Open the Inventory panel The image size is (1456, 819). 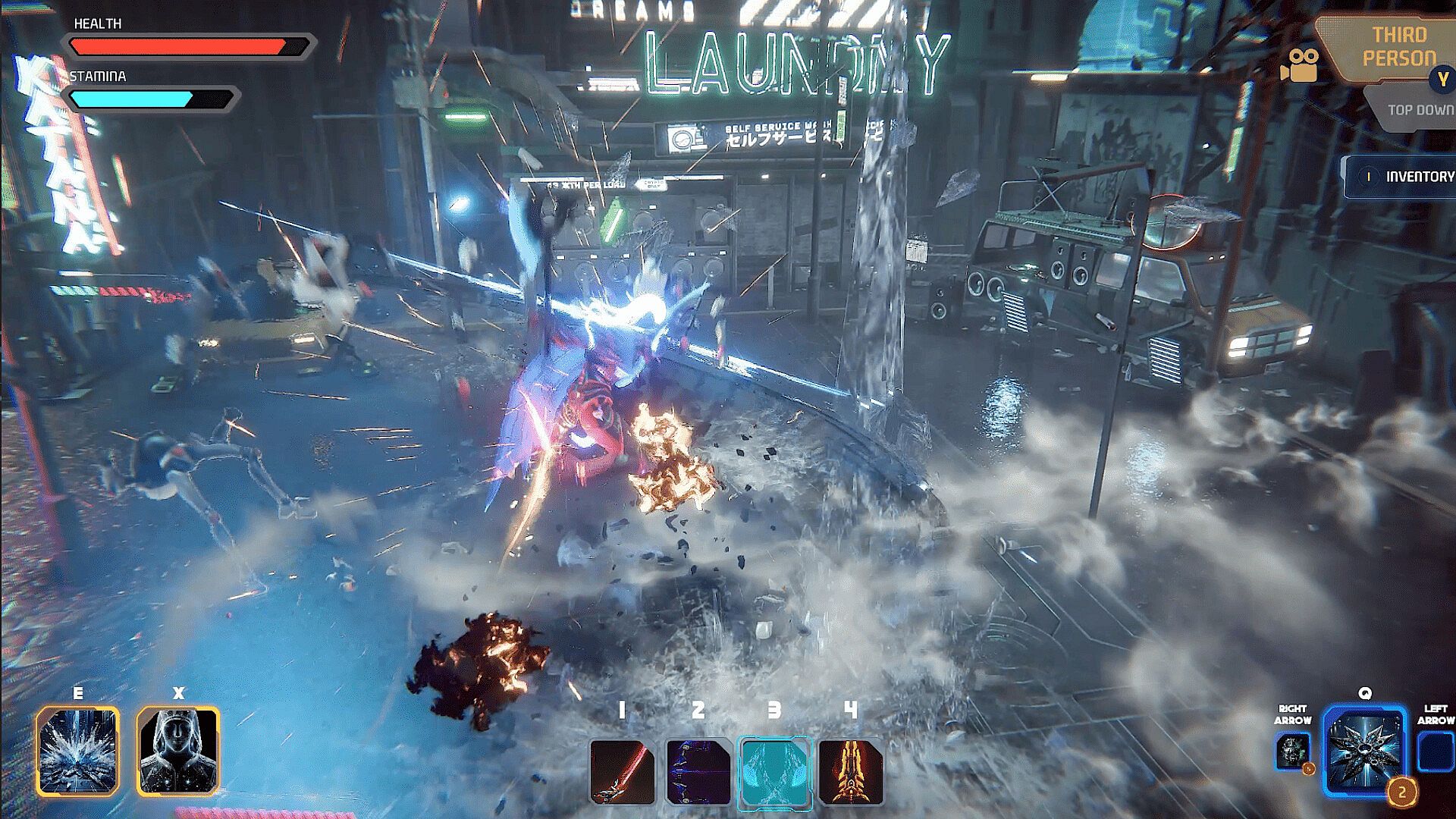[1403, 177]
